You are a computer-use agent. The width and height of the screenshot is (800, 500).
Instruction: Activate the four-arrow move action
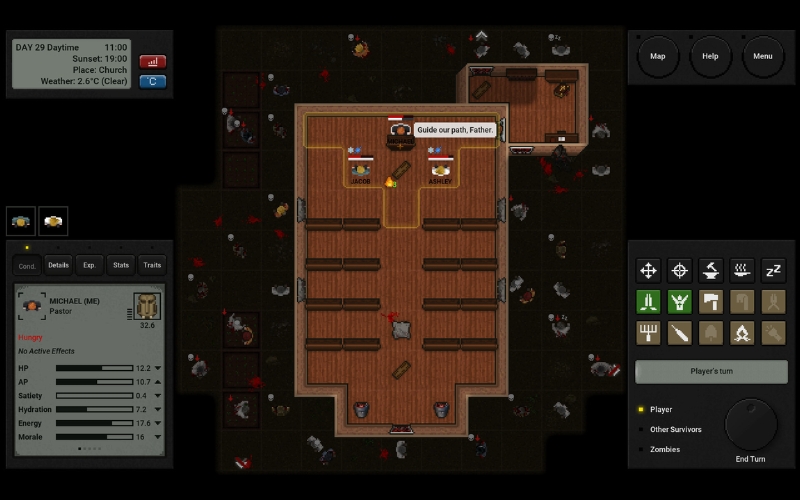[x=649, y=270]
